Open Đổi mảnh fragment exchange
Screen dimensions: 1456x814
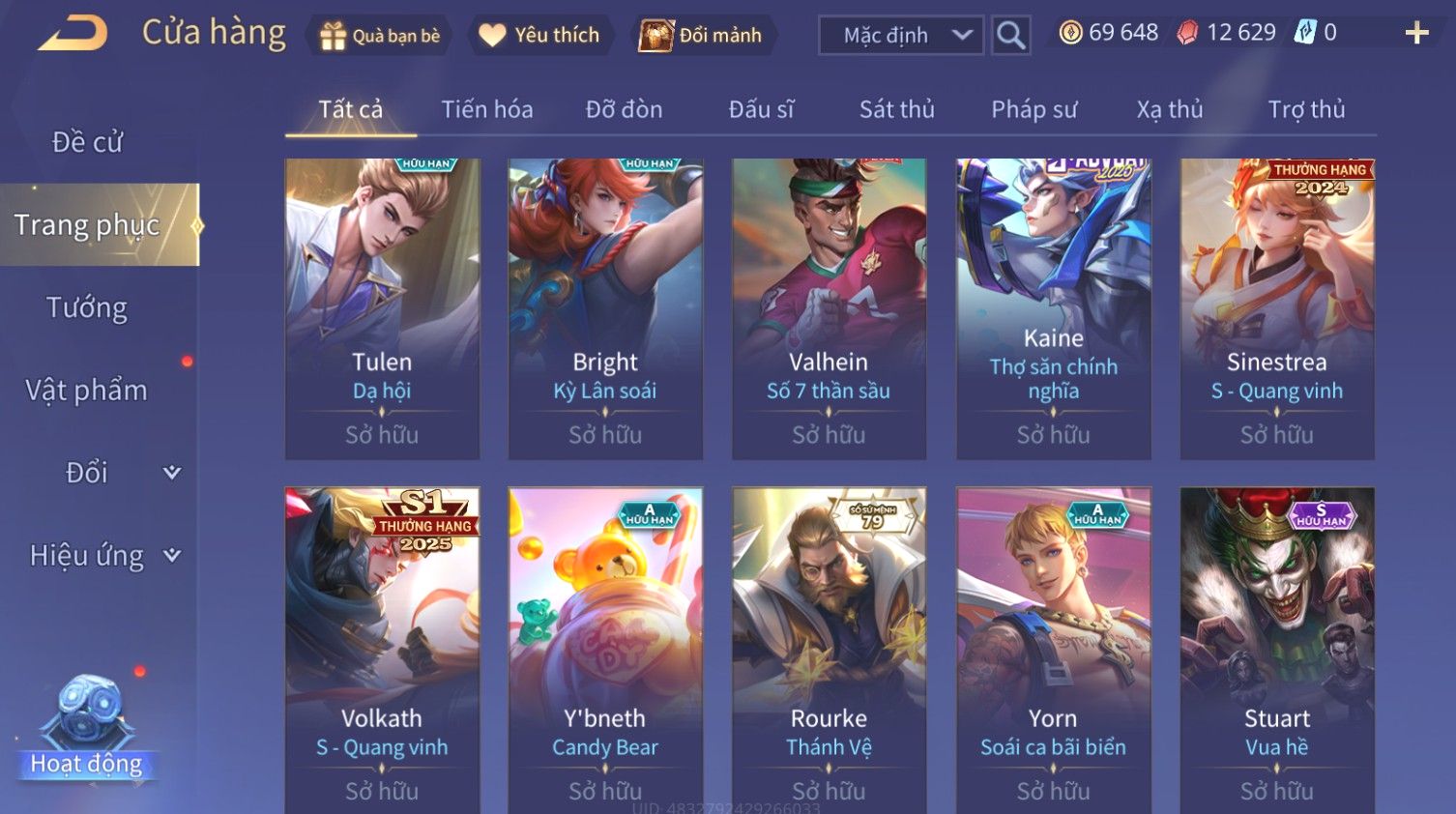click(x=702, y=36)
